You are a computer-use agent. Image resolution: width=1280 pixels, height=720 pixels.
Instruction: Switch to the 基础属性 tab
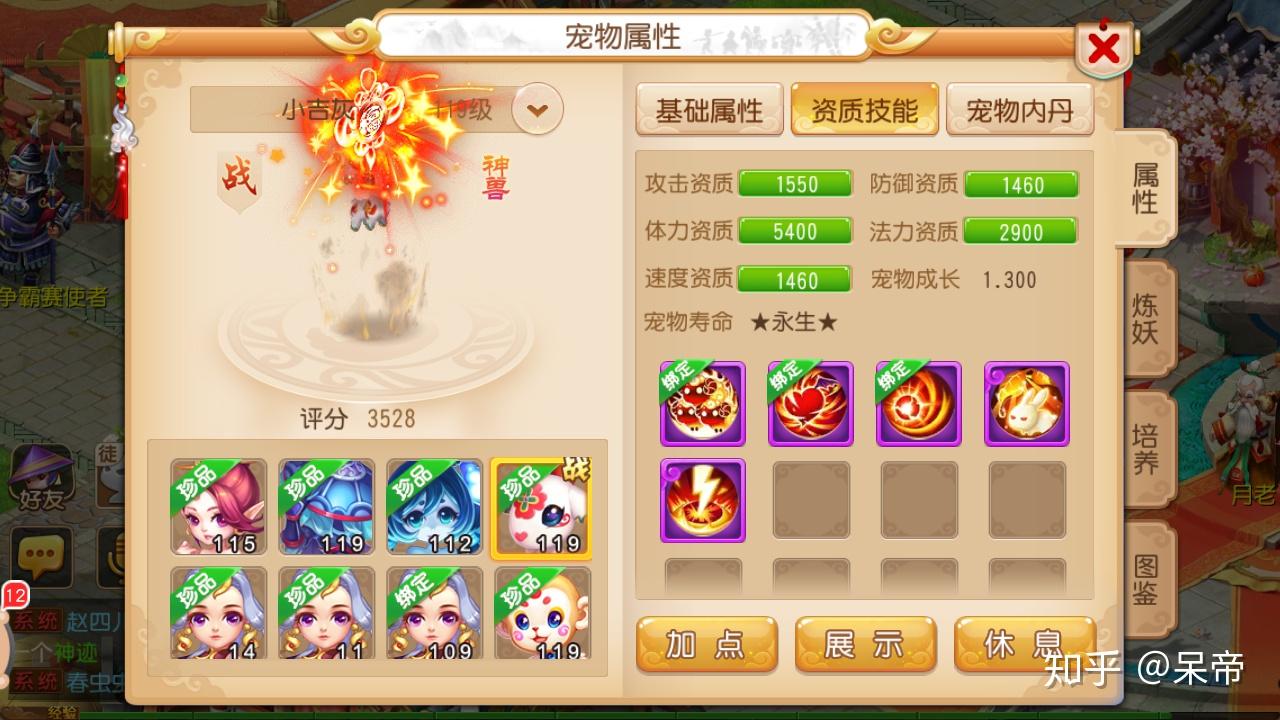[712, 110]
